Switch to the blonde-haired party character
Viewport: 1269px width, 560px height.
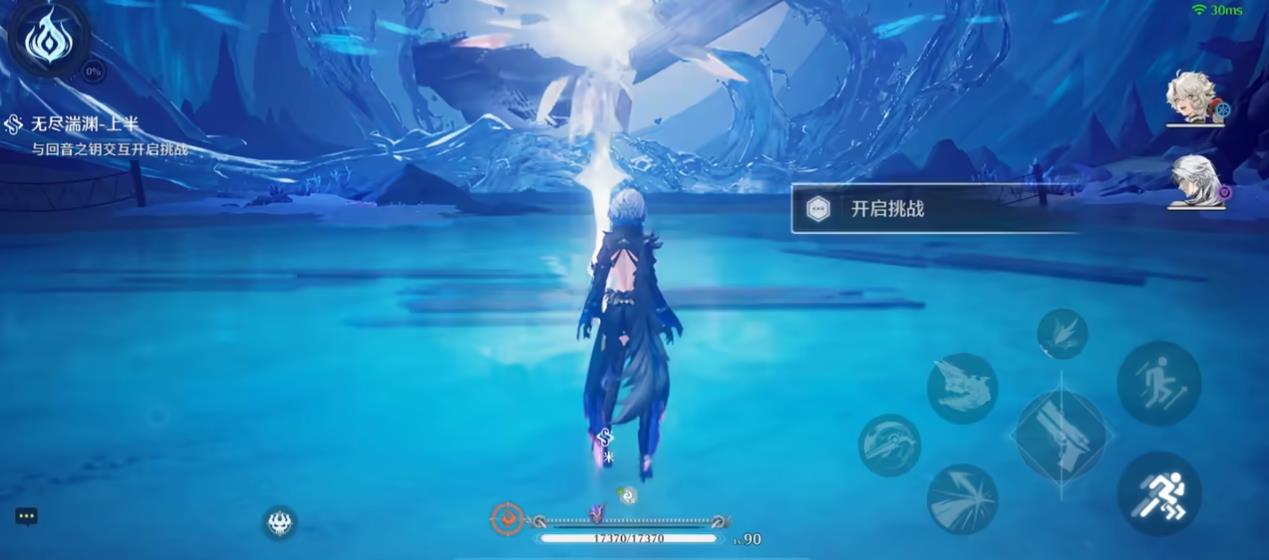pos(1195,99)
